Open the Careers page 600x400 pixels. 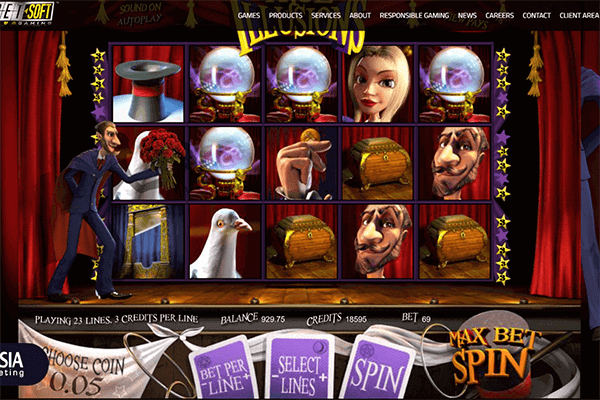coord(500,16)
